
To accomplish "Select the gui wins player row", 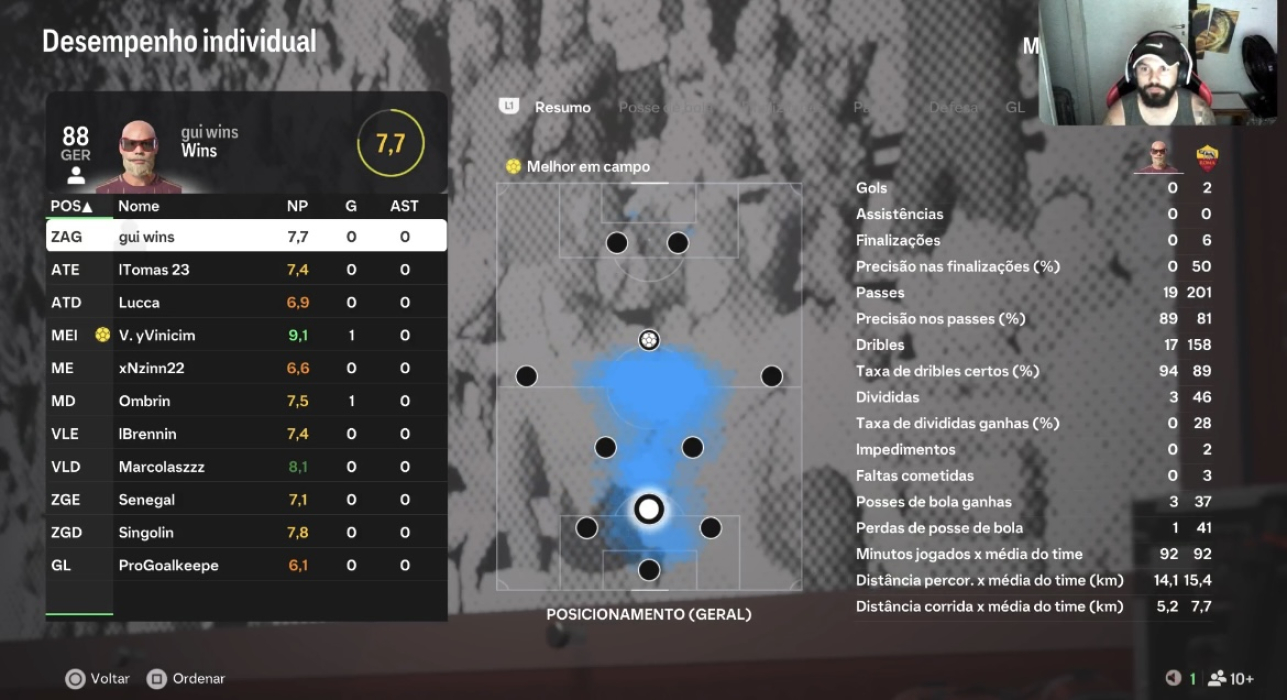I will point(246,237).
